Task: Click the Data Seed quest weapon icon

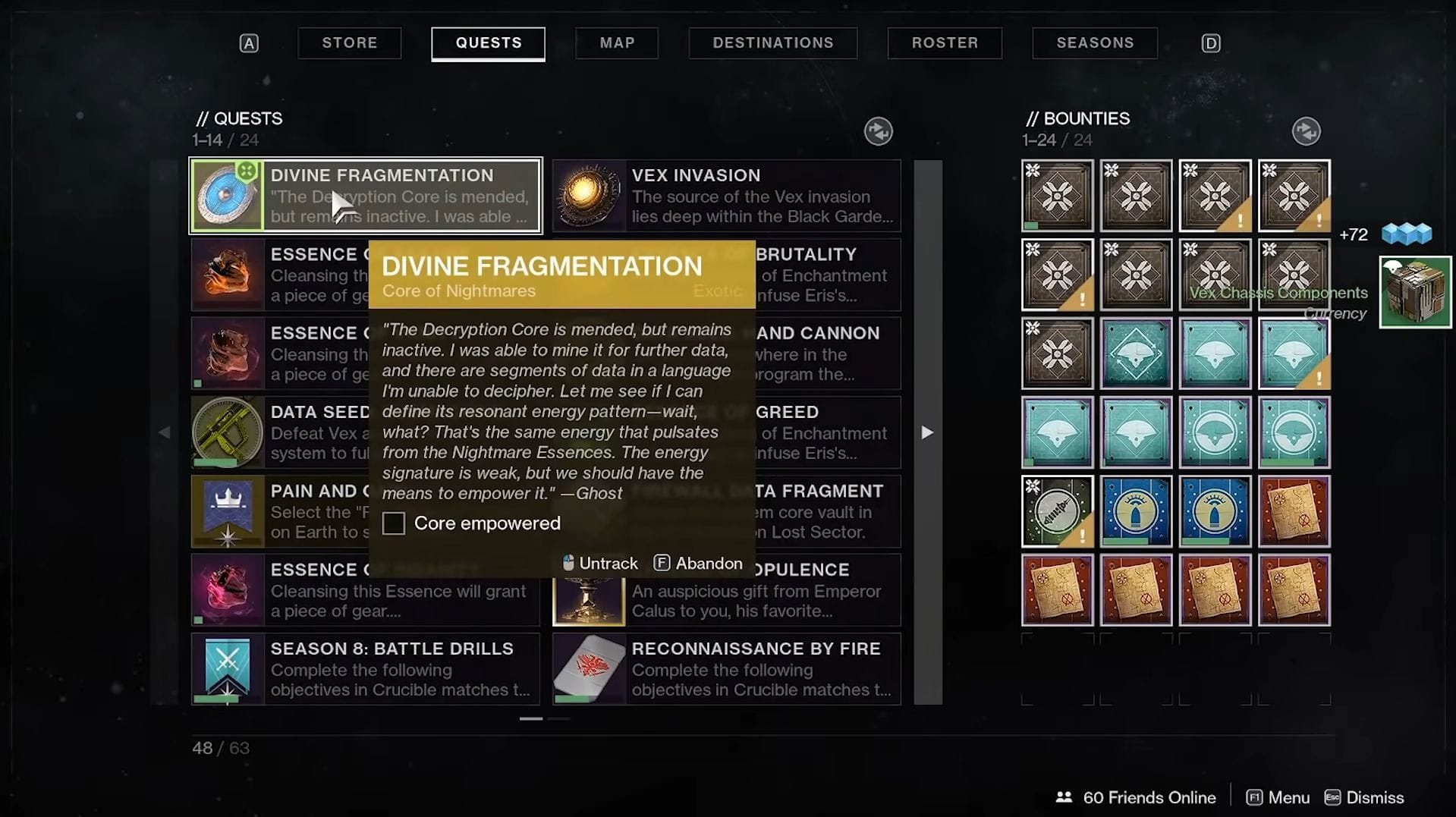Action: coord(228,432)
